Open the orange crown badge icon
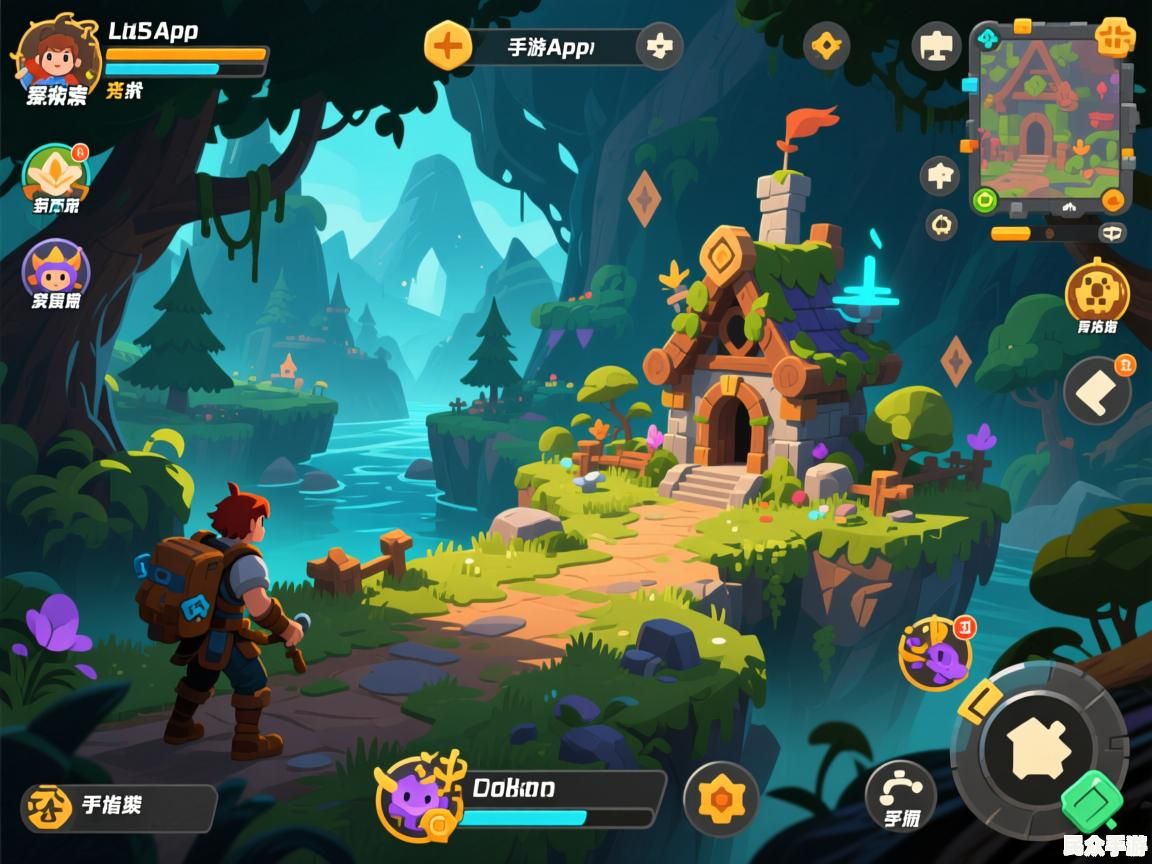Viewport: 1152px width, 864px height. tap(57, 174)
